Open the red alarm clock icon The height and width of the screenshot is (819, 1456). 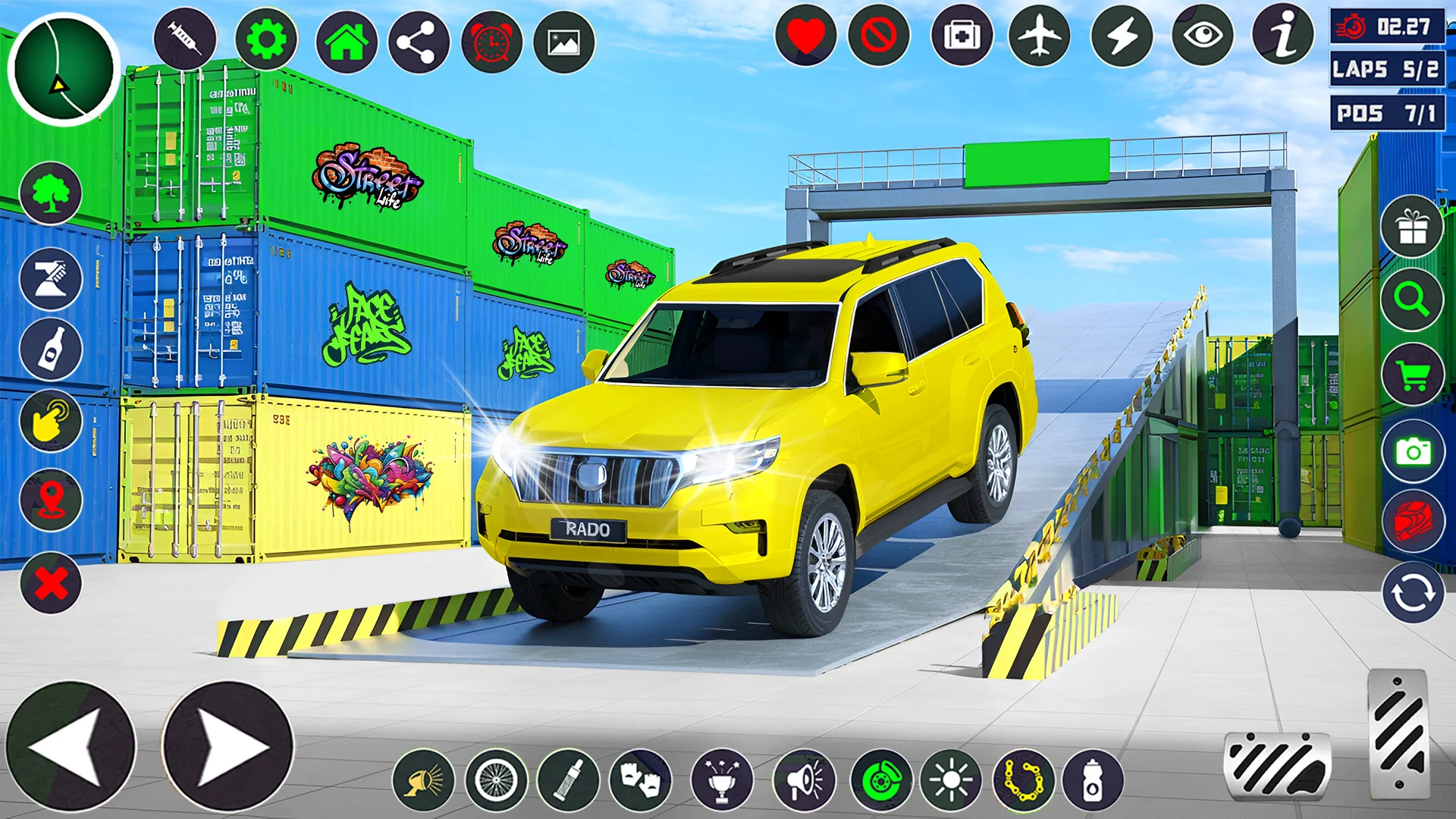tap(491, 42)
